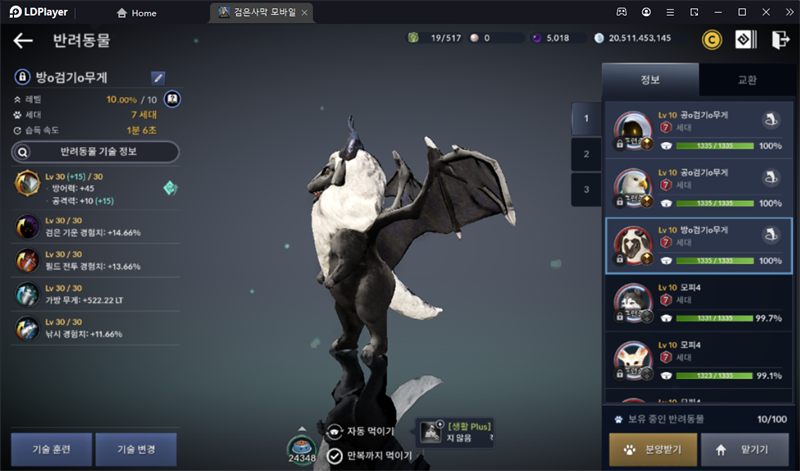Toggle 자동 먹이기 auto feeding
Viewport: 800px width, 471px height.
(366, 431)
